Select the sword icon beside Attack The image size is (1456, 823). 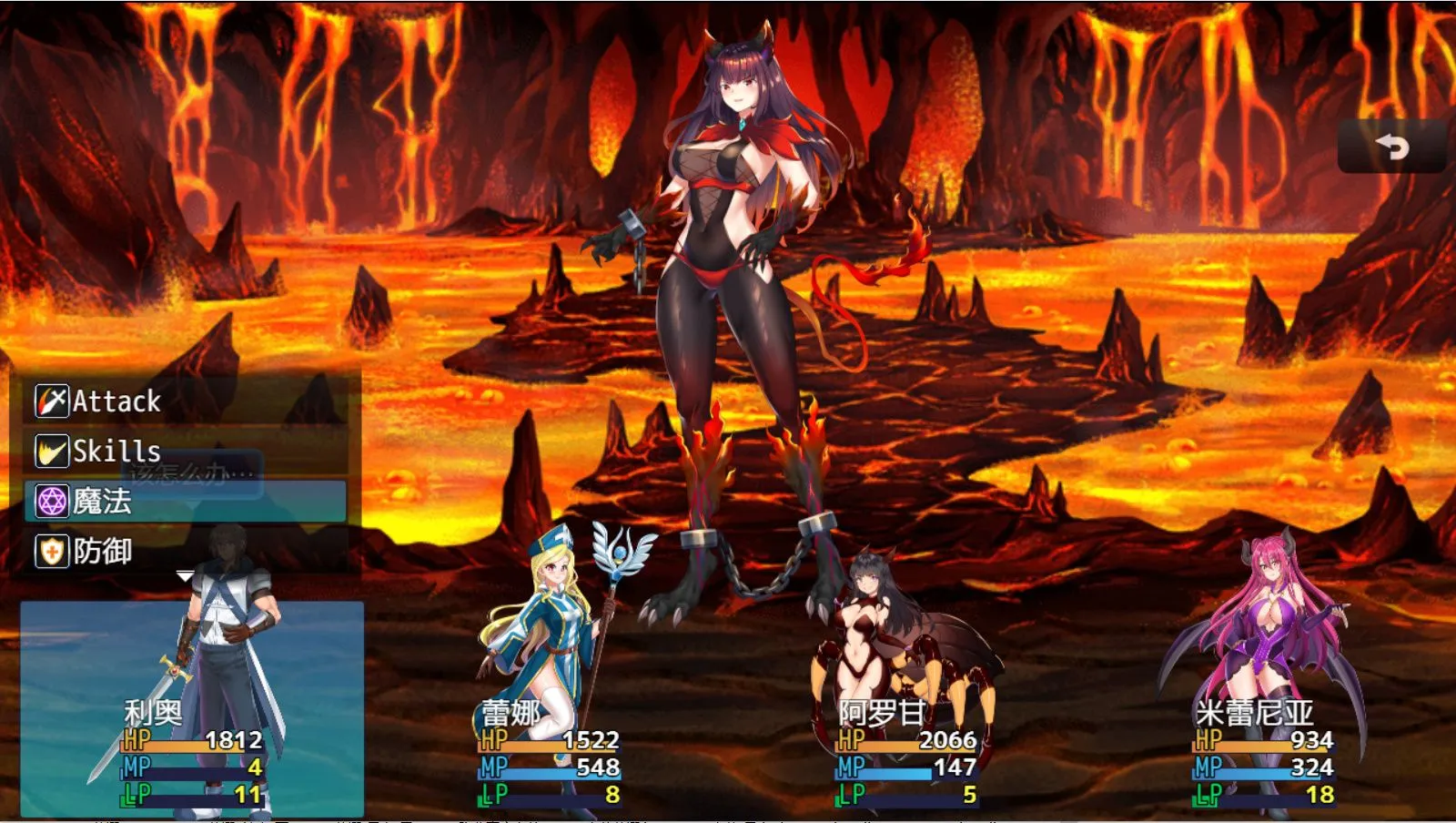click(x=51, y=400)
